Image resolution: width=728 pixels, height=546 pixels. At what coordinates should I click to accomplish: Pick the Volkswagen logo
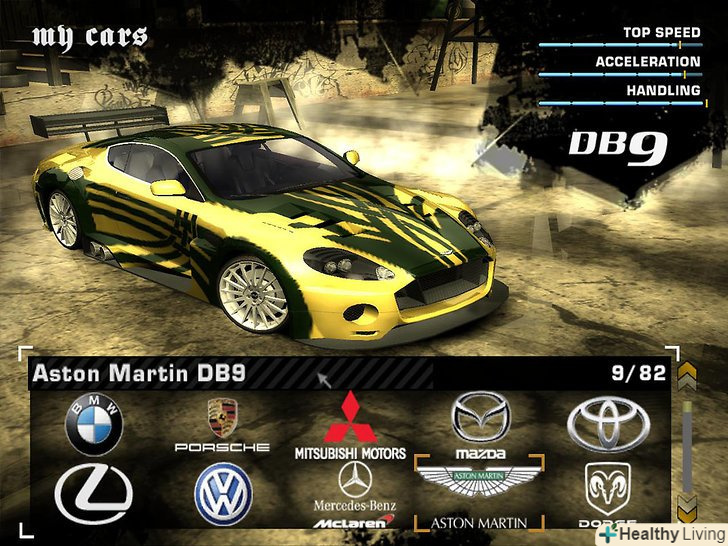tap(223, 494)
